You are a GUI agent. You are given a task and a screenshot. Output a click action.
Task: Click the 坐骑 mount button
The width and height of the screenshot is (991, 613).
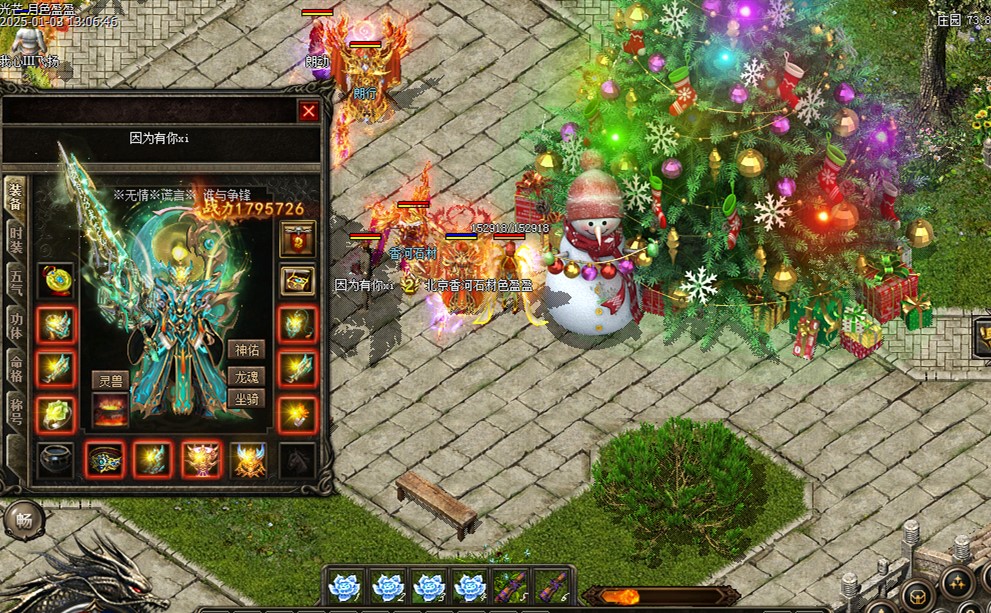pos(246,398)
